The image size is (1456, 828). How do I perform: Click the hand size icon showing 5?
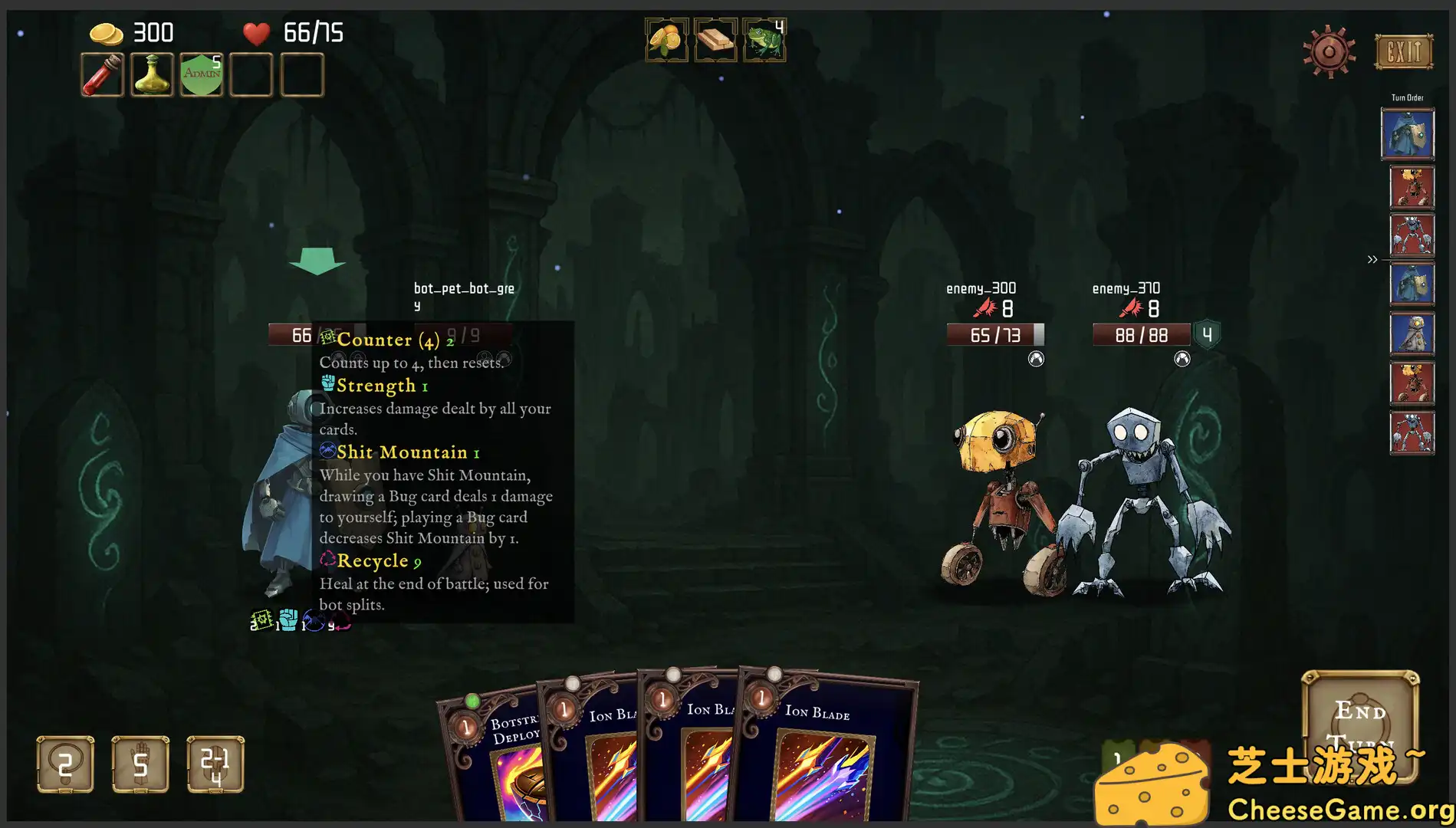click(140, 761)
